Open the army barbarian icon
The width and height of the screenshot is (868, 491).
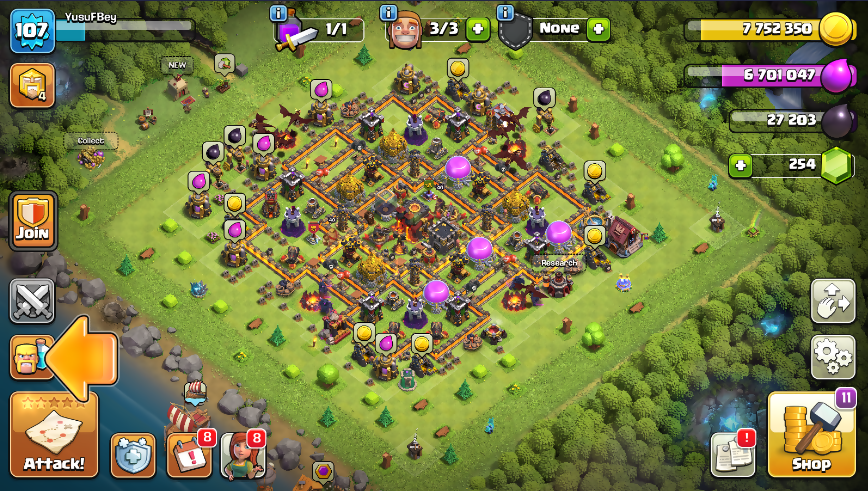(28, 357)
